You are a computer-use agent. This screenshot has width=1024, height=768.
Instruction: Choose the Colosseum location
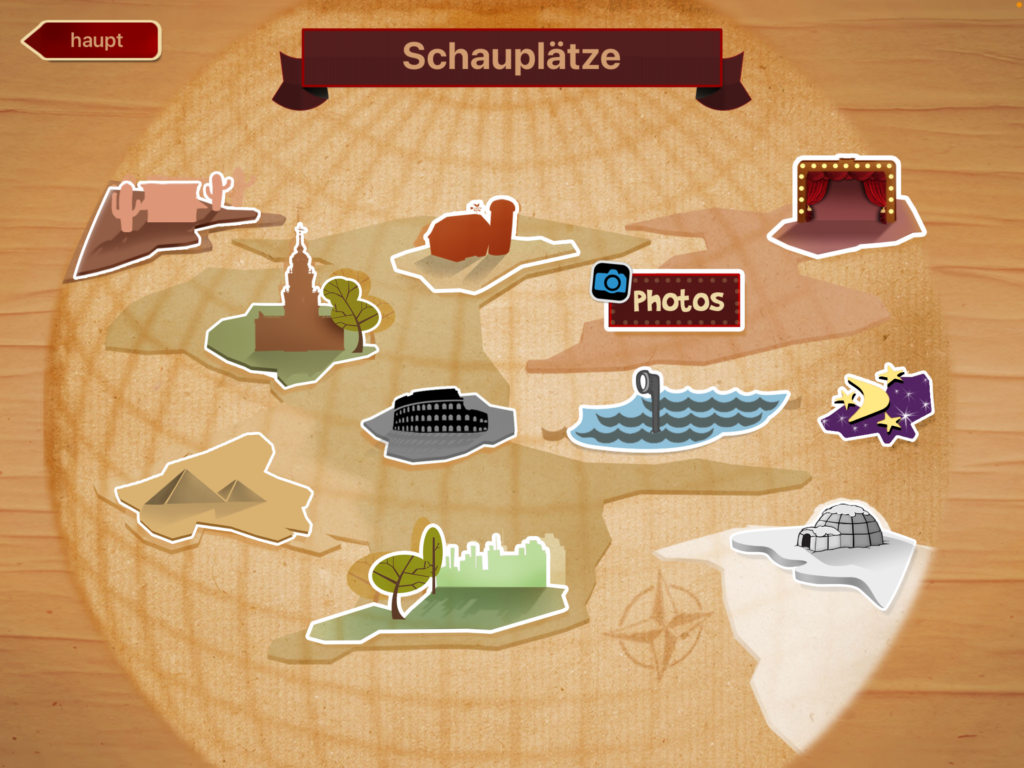click(440, 420)
